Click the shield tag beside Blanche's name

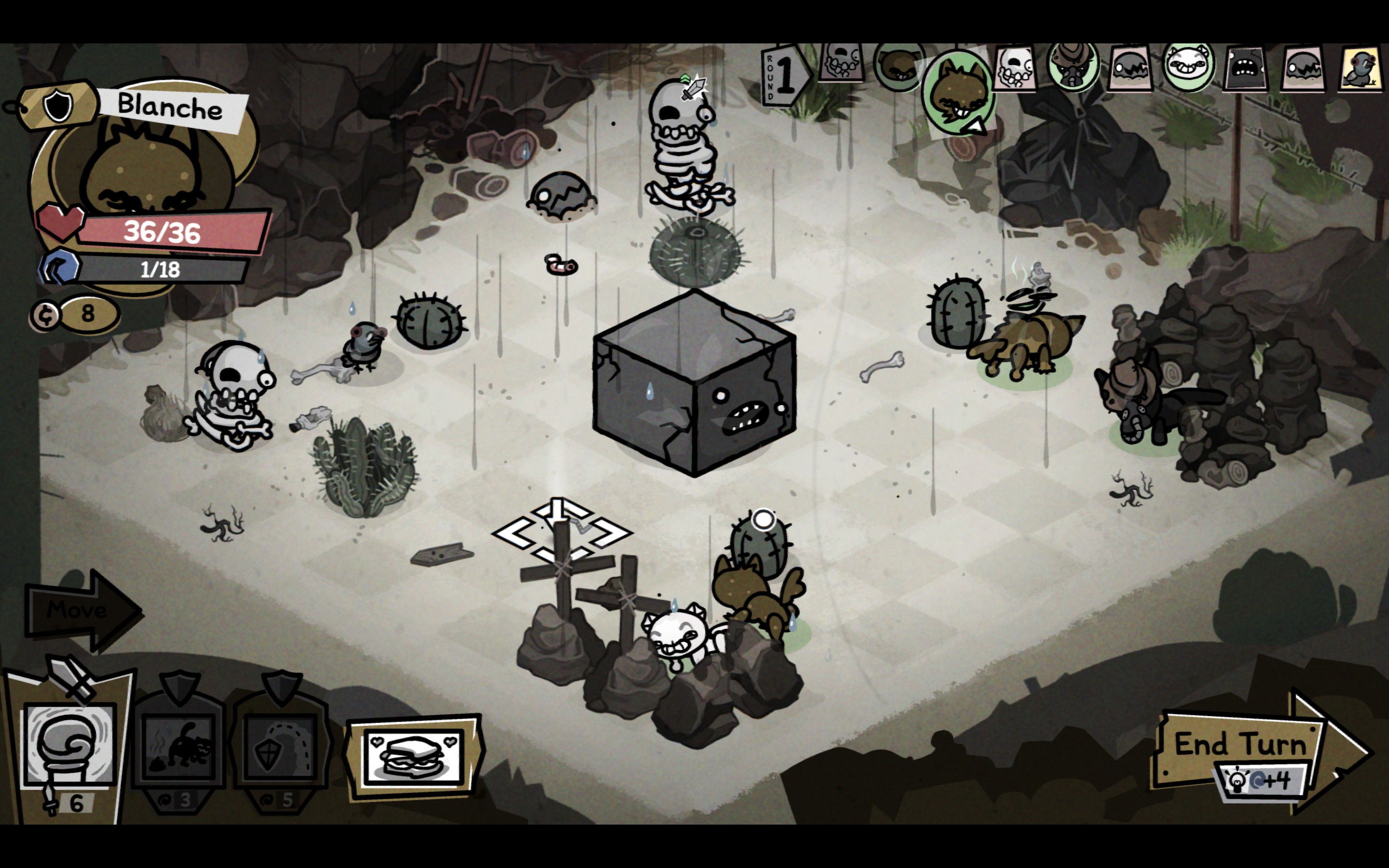click(x=57, y=105)
